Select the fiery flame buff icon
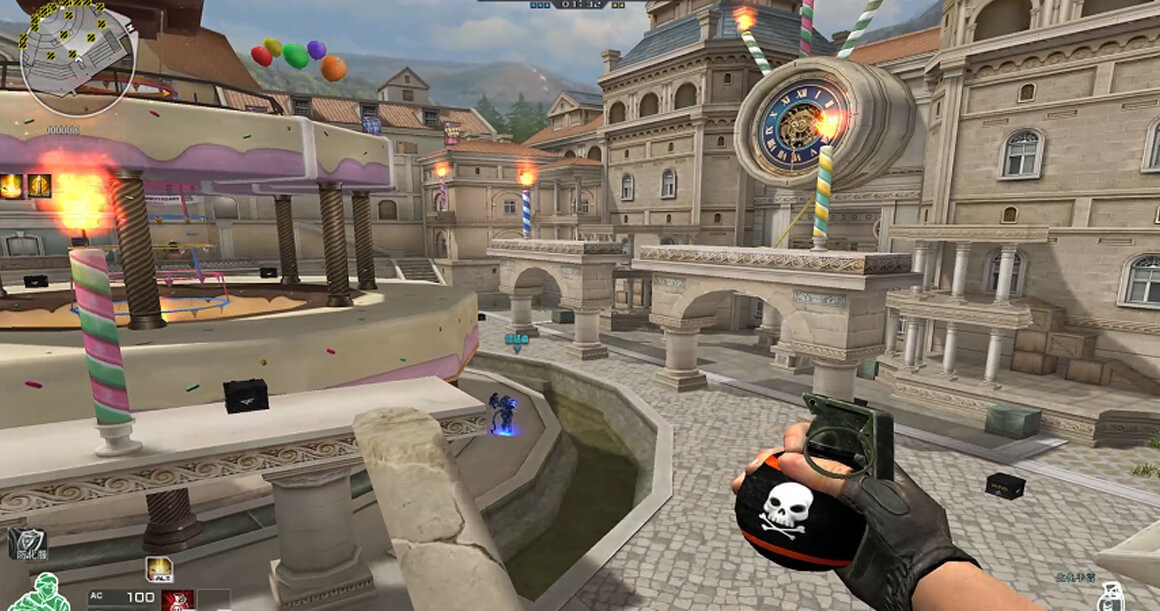The width and height of the screenshot is (1160, 611). pos(12,186)
